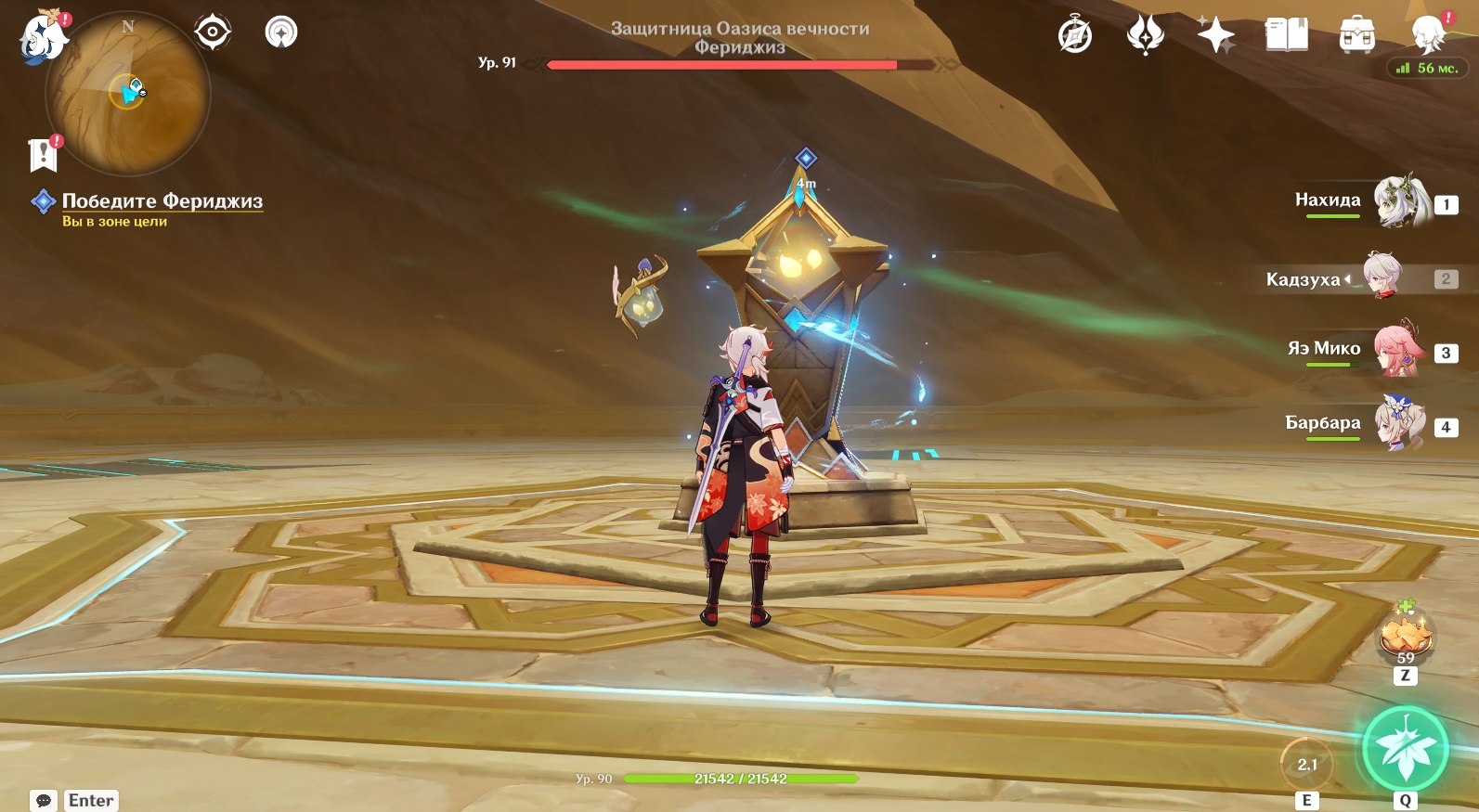Select the tracked quest Победите Фериджиз

click(x=162, y=201)
